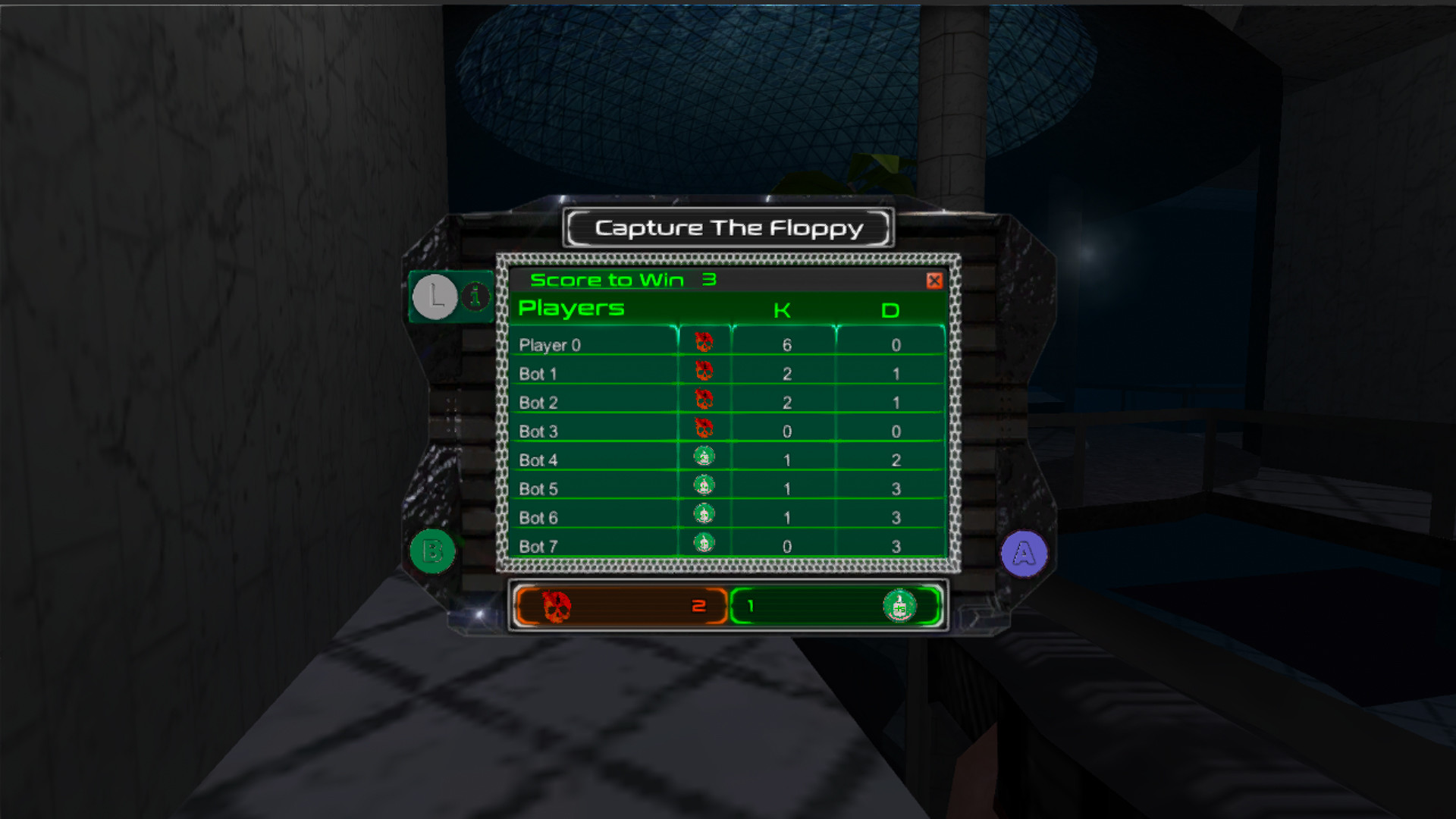Viewport: 1456px width, 819px height.
Task: Sort players by the K column header
Action: (x=783, y=309)
